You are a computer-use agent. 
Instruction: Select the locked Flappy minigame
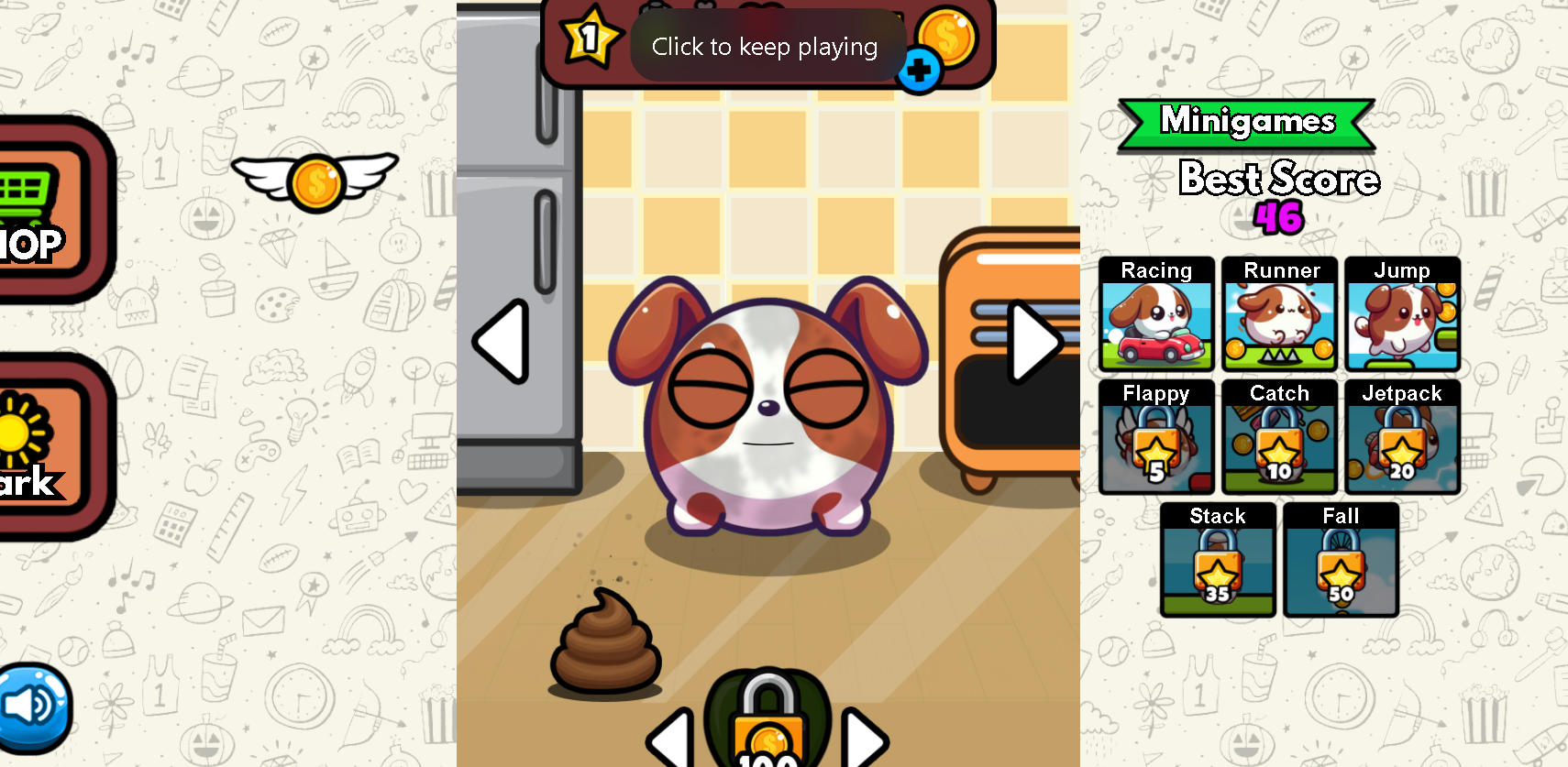pos(1156,438)
